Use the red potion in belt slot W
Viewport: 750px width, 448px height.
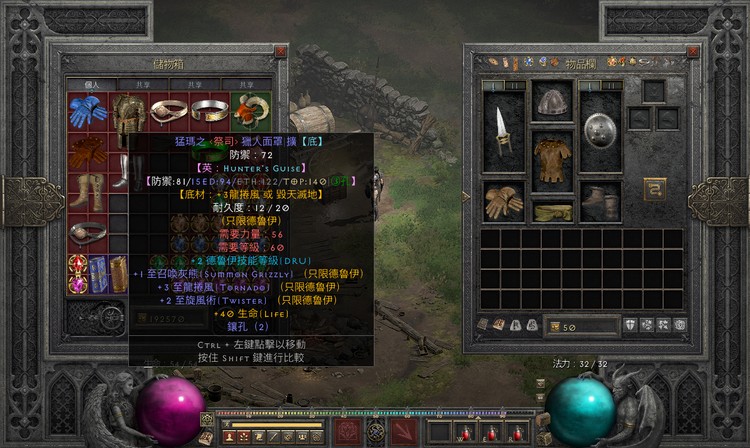point(463,433)
